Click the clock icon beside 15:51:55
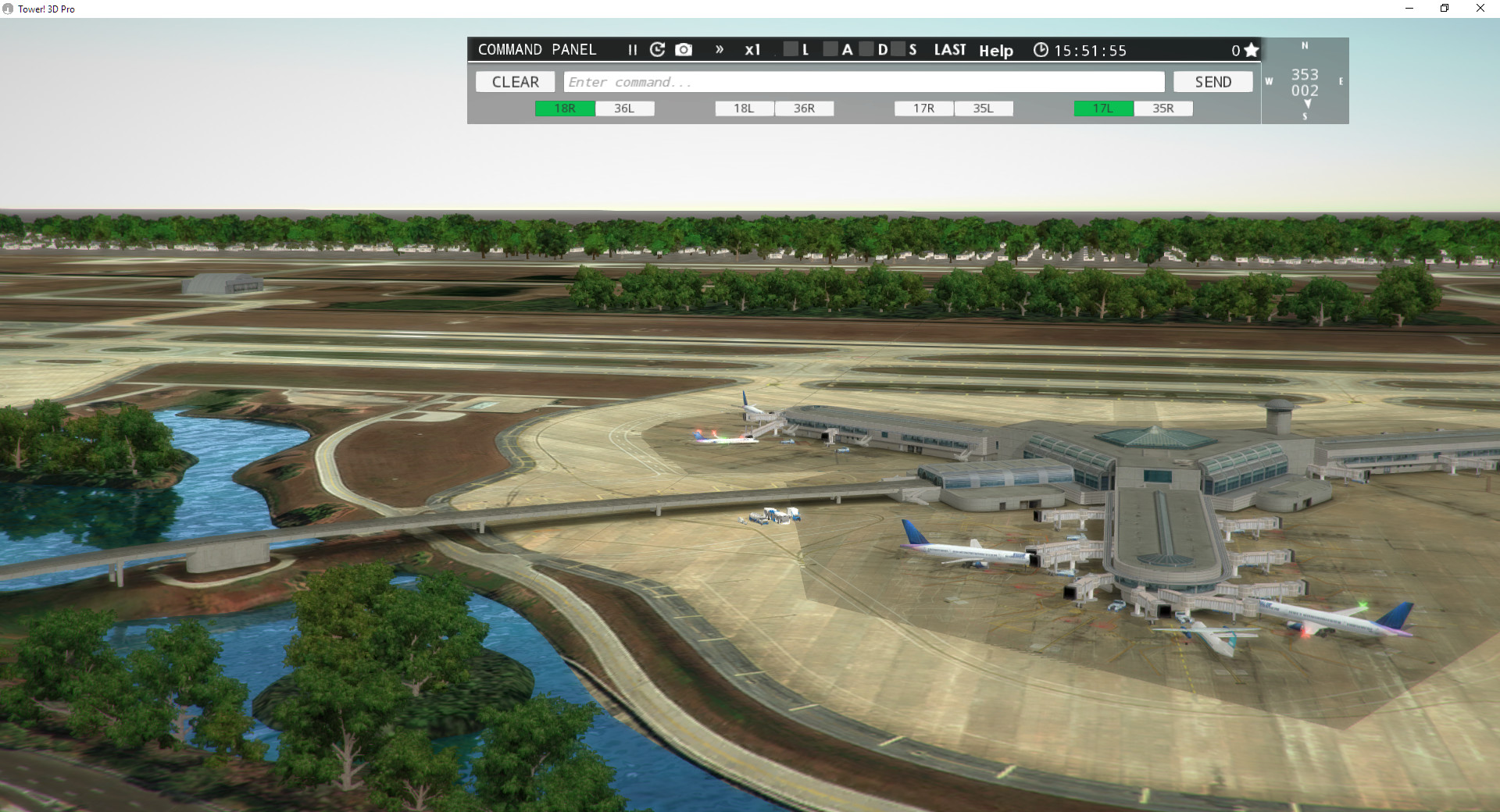This screenshot has width=1500, height=812. tap(1041, 50)
